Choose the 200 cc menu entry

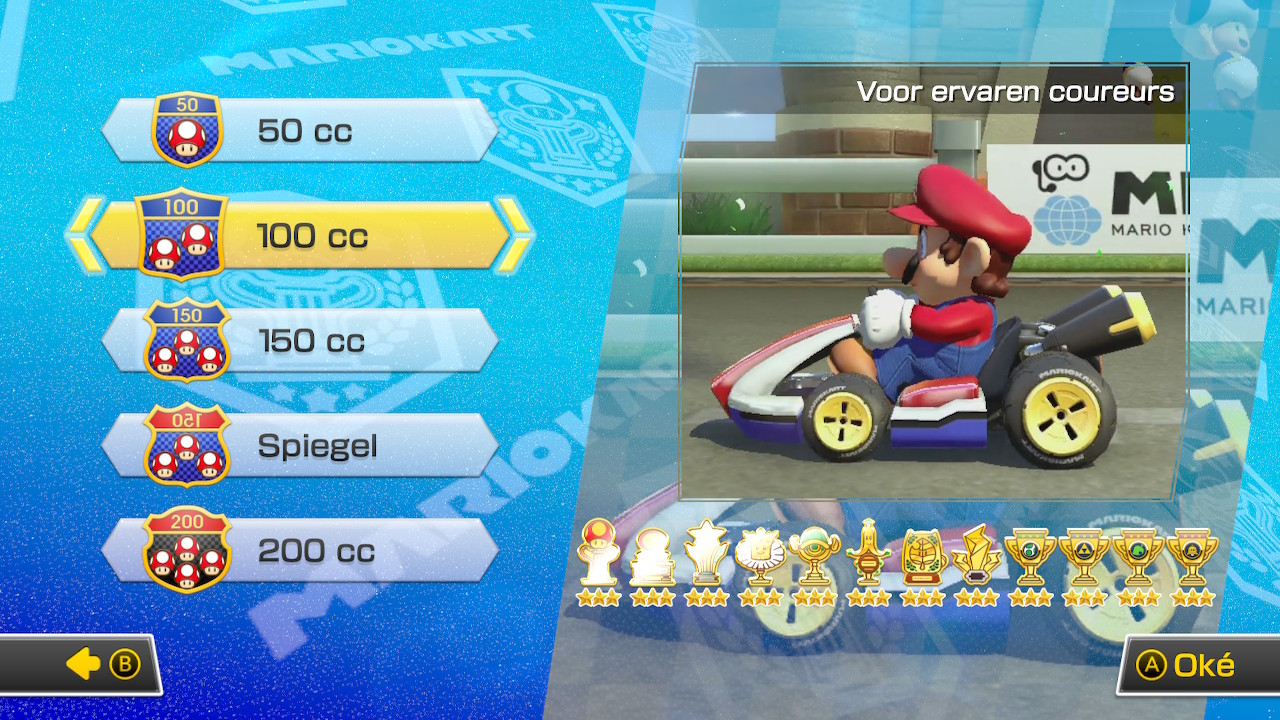pyautogui.click(x=300, y=552)
